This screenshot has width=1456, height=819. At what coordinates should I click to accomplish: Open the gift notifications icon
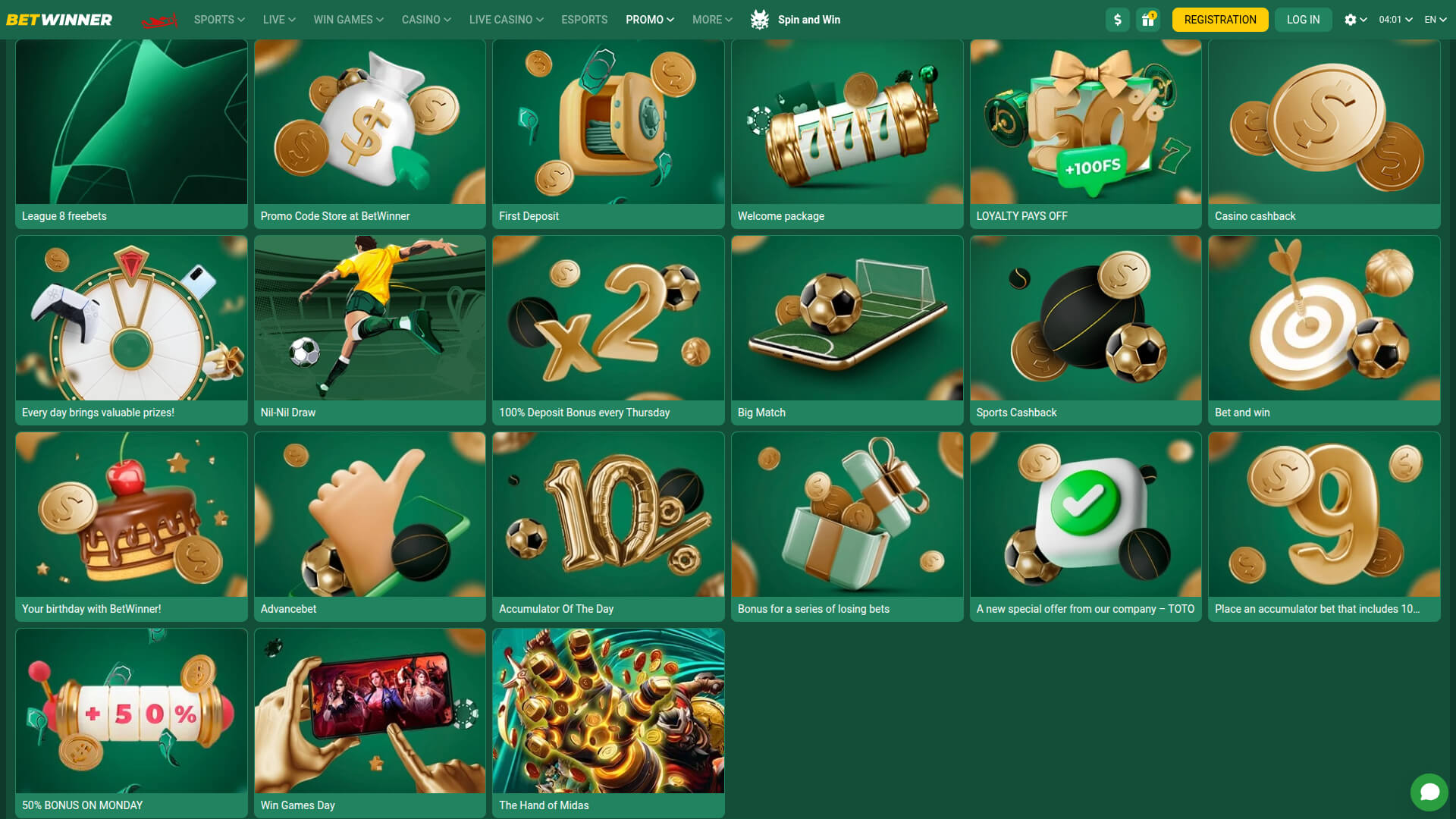pos(1147,20)
